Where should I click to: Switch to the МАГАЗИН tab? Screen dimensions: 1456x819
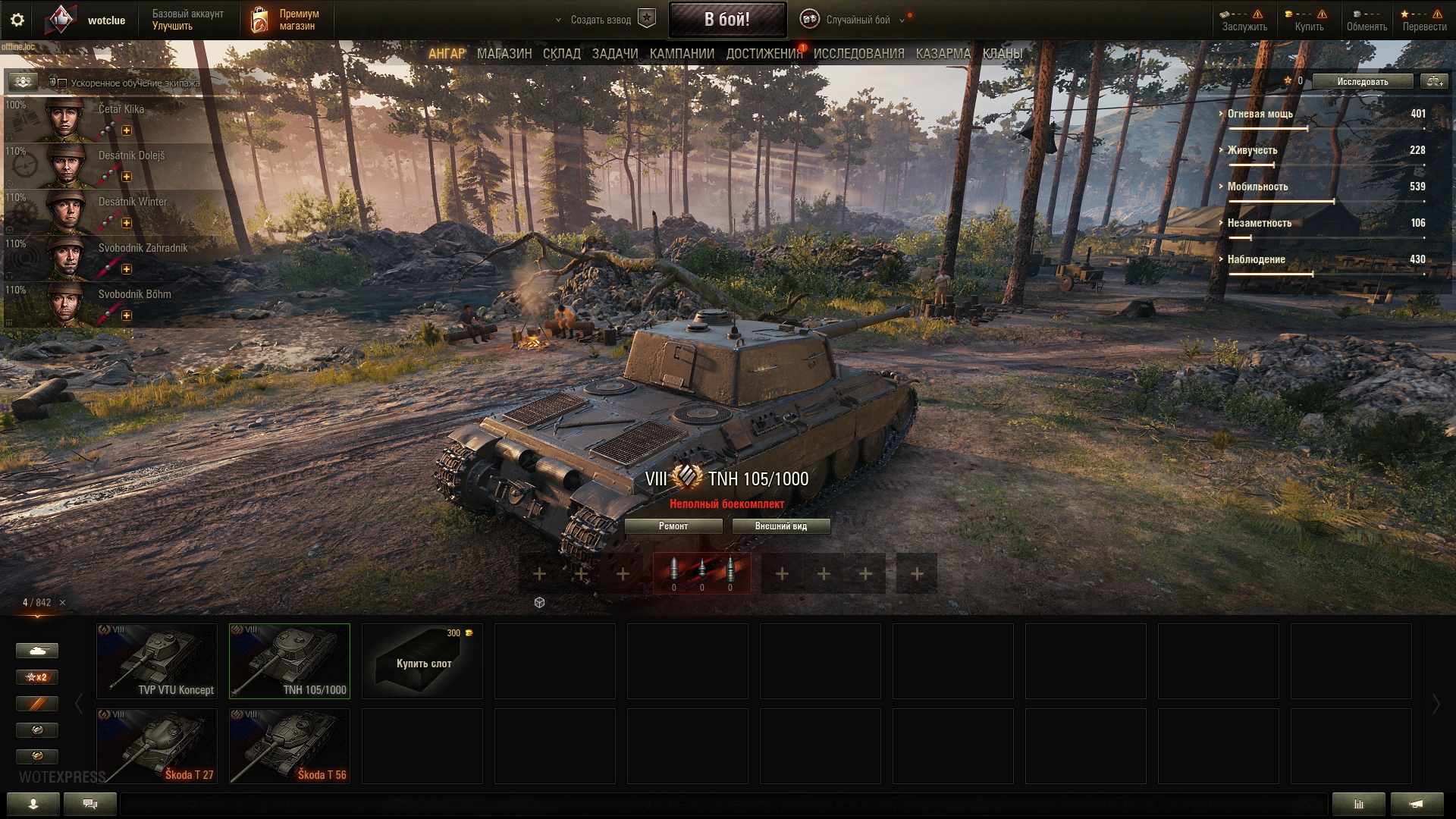504,54
